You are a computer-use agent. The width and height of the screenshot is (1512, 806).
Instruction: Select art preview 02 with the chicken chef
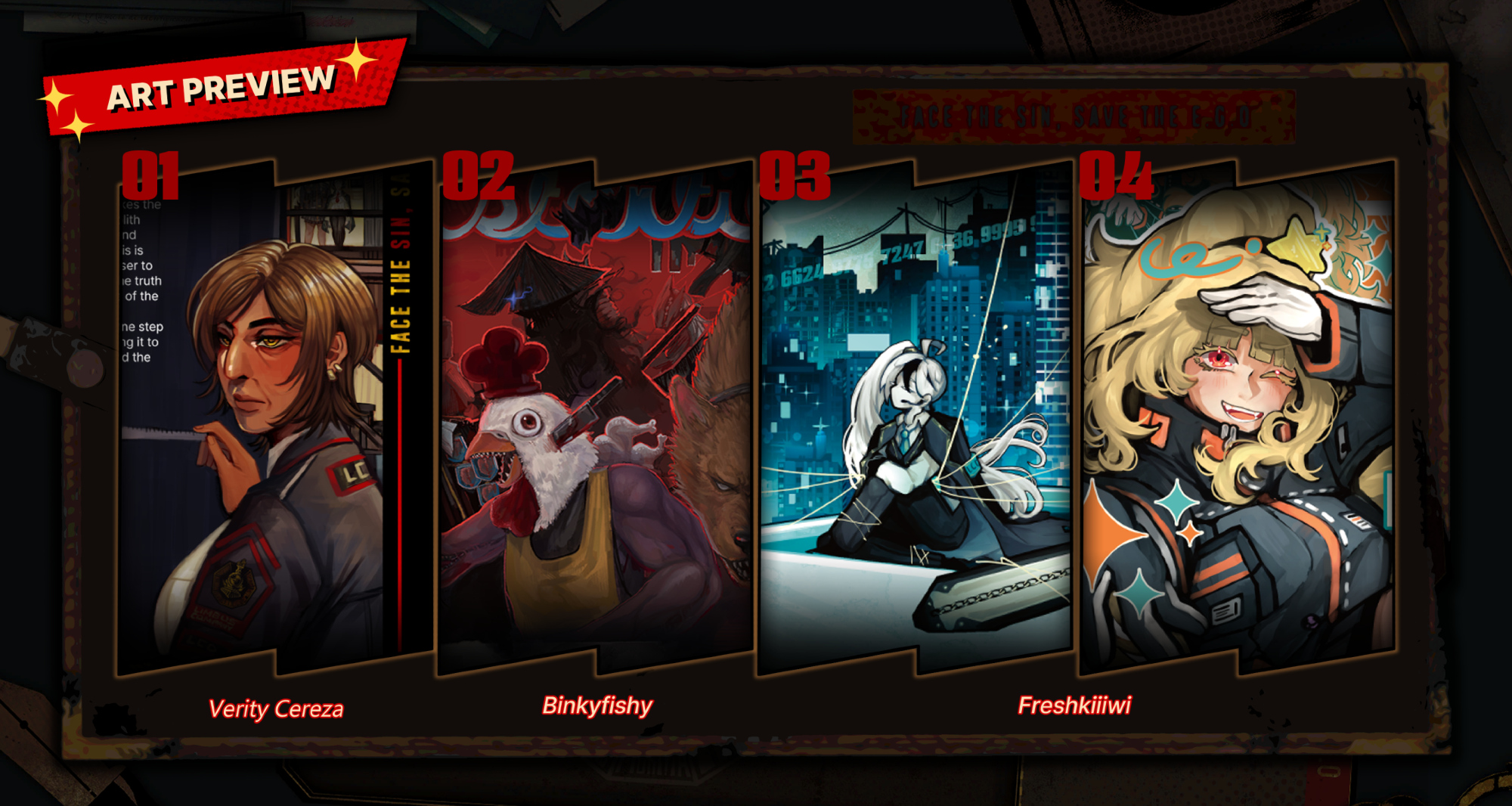click(x=596, y=420)
